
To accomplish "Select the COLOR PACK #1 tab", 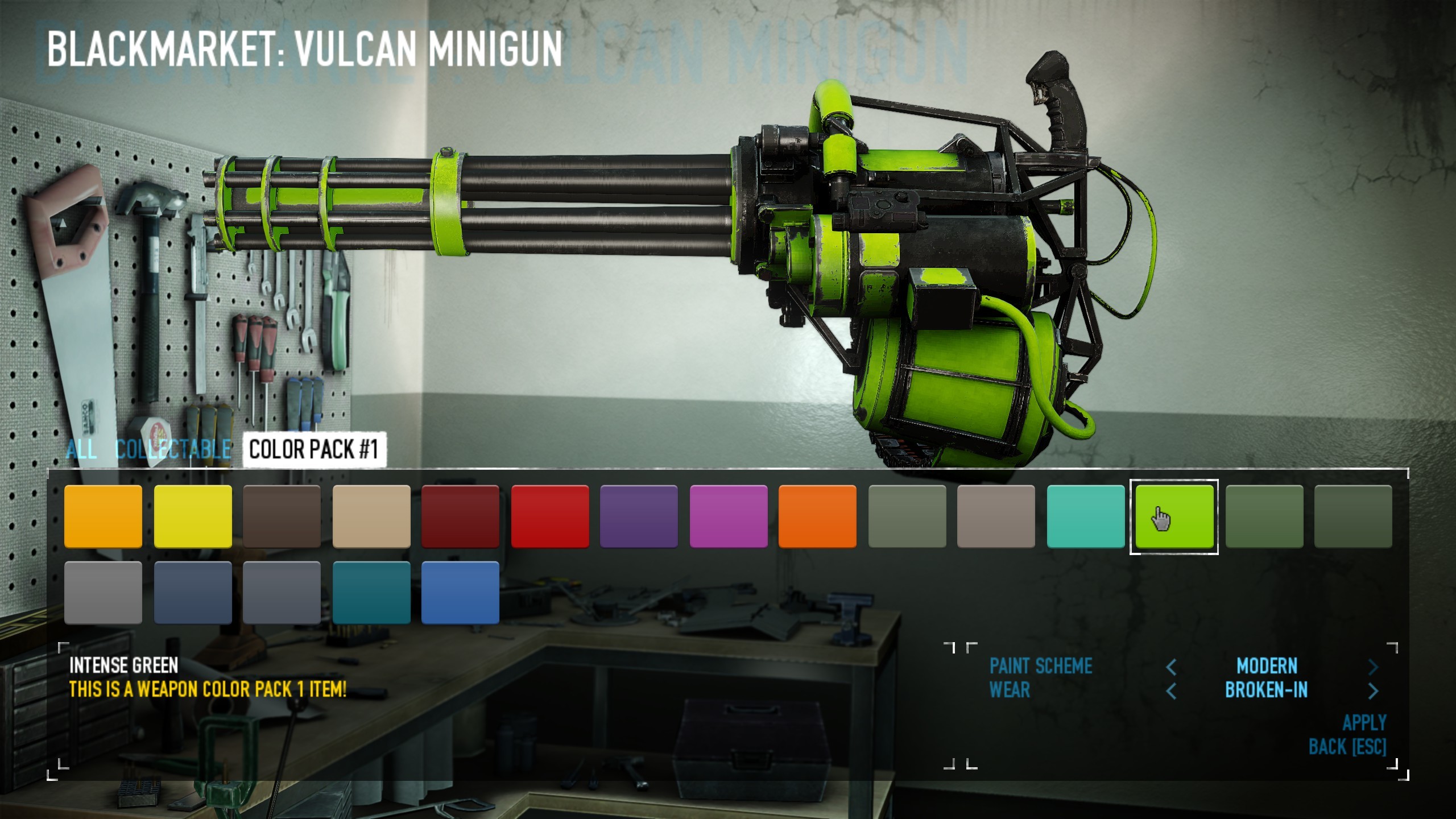I will coord(315,450).
